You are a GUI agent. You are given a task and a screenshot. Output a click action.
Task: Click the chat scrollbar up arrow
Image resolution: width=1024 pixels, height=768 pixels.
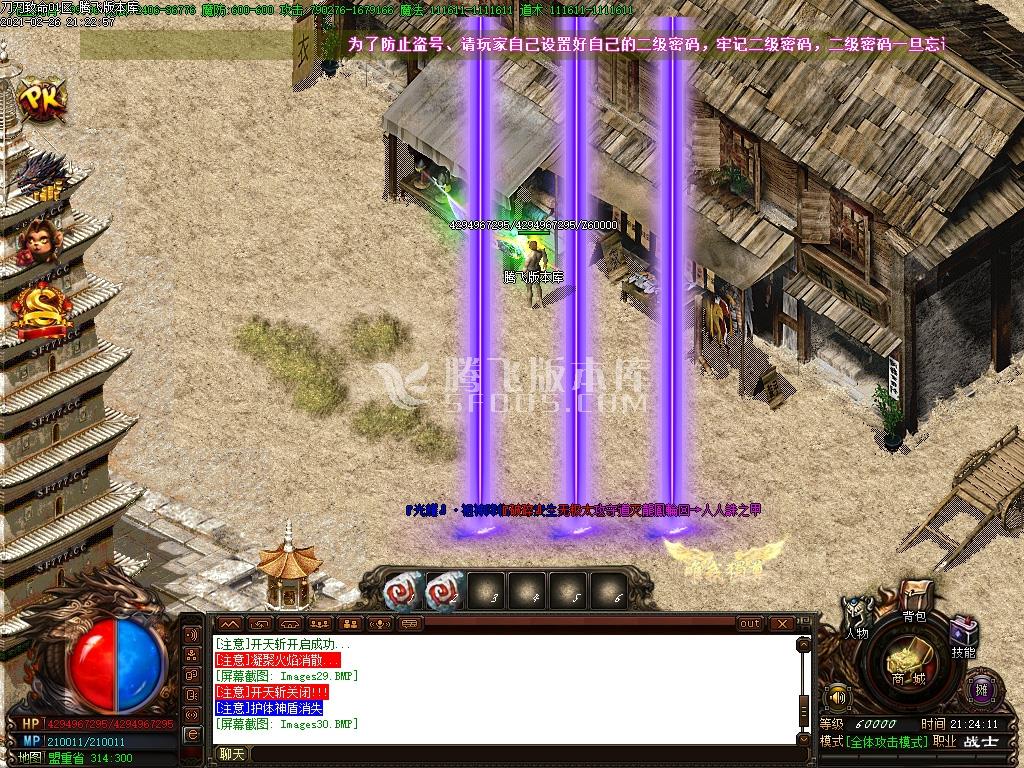802,643
